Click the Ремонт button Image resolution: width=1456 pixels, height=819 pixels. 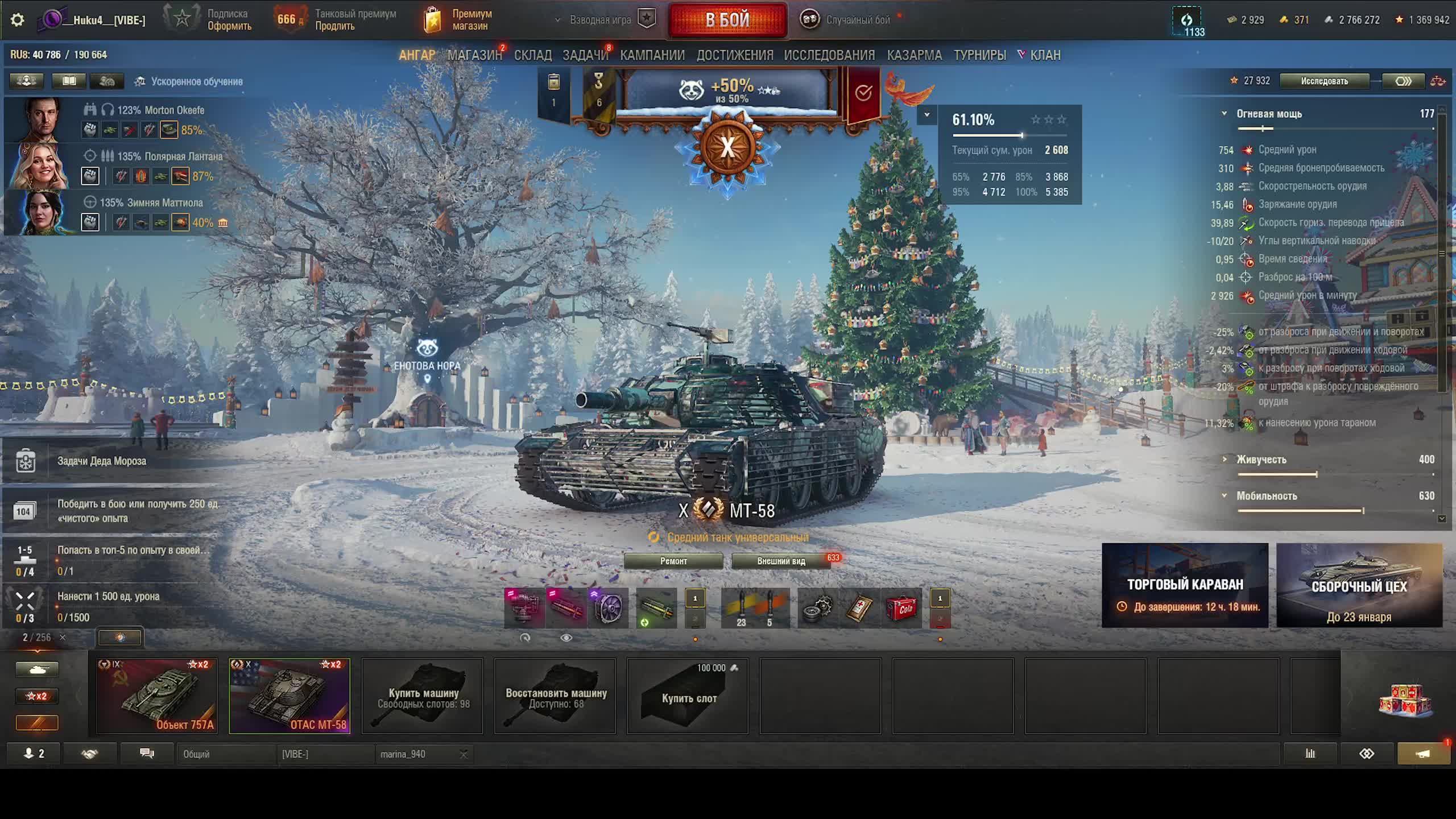point(673,561)
